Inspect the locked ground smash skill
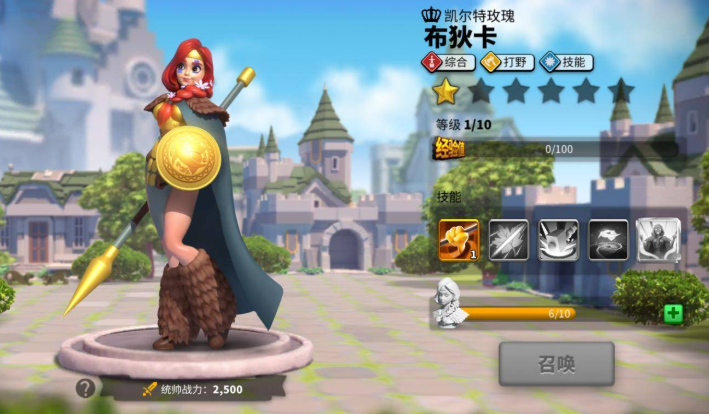The height and width of the screenshot is (414, 709). 558,240
